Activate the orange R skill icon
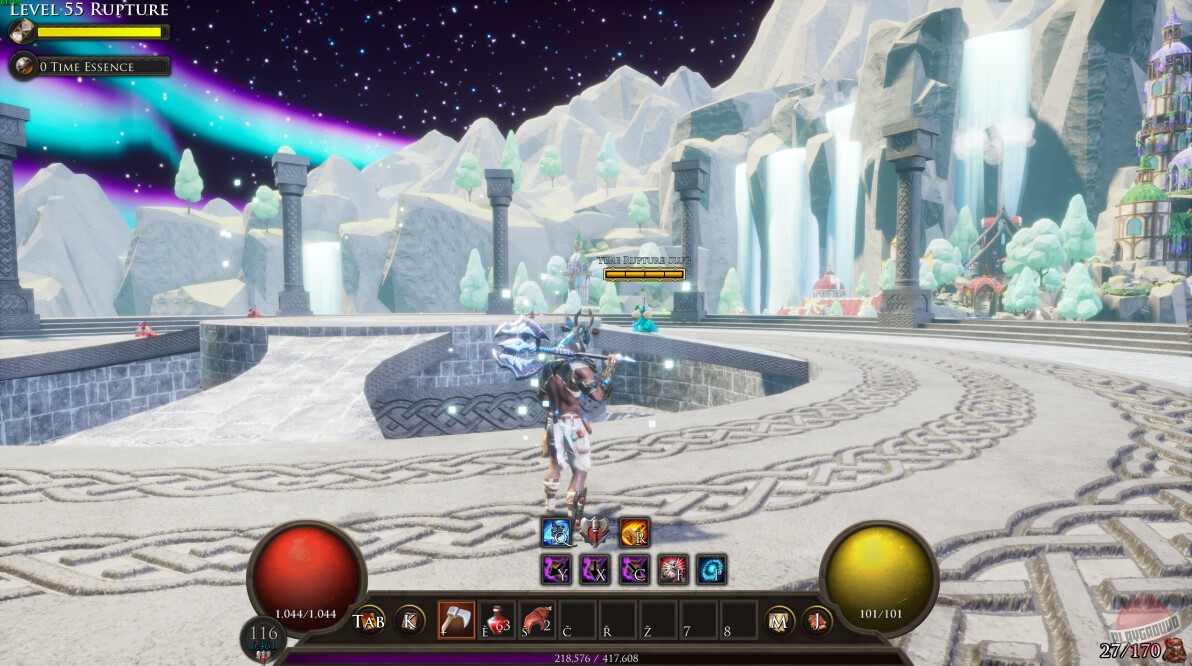1192x666 pixels. (x=635, y=533)
